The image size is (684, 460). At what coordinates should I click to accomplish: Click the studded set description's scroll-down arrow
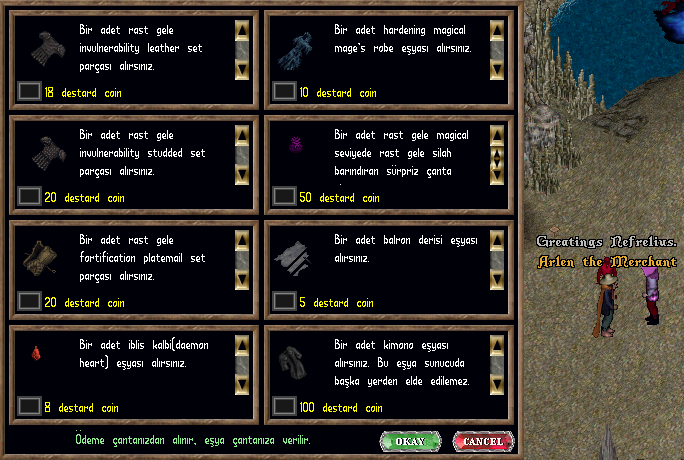[242, 174]
